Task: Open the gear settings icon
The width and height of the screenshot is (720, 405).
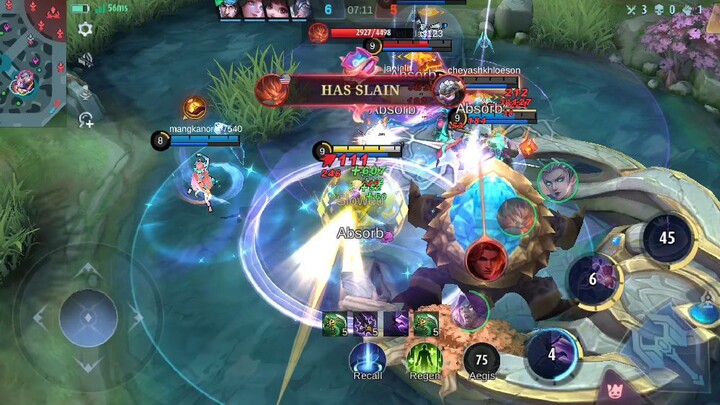Action: pyautogui.click(x=86, y=29)
